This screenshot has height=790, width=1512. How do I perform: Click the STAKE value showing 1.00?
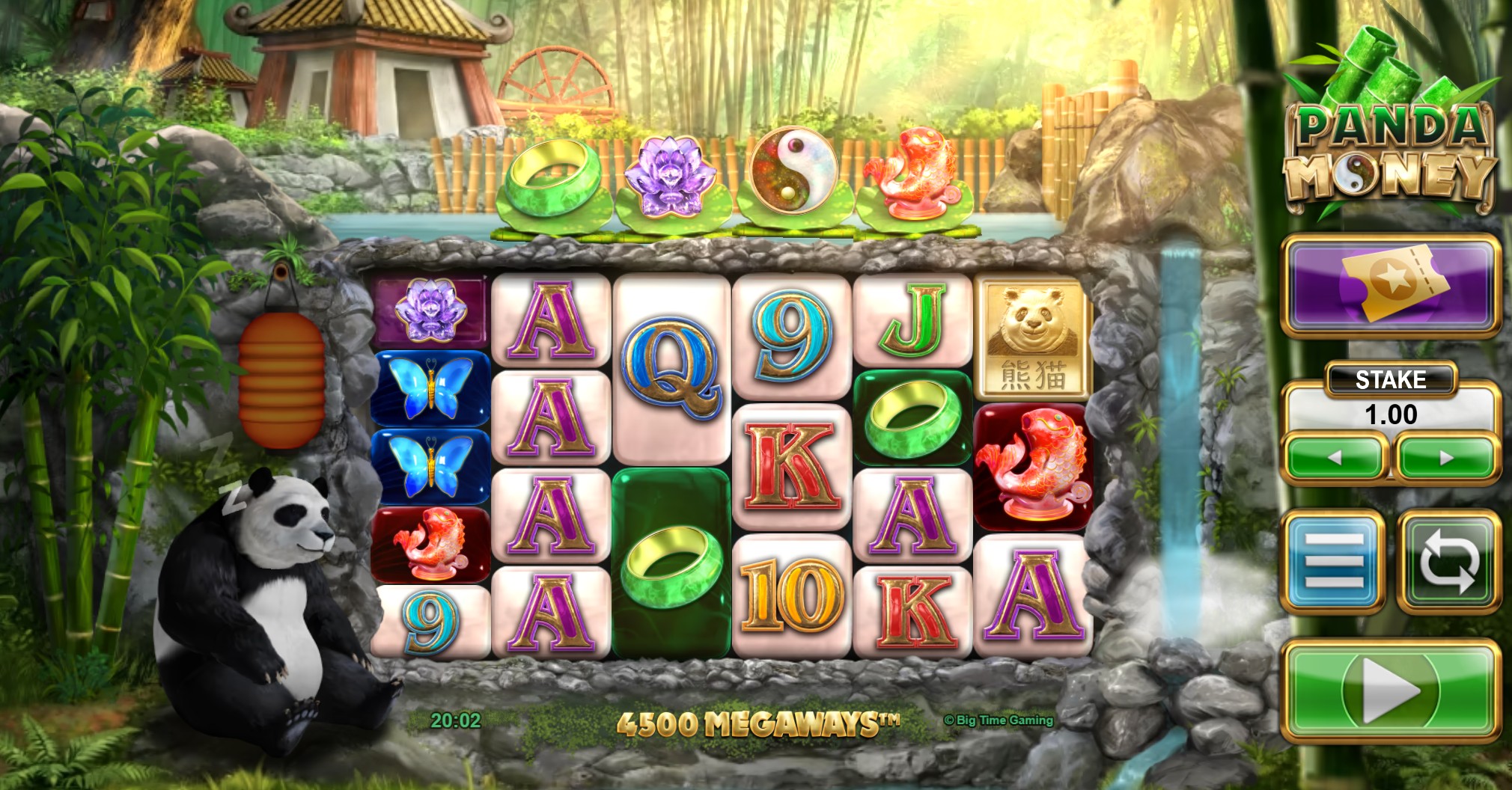click(1390, 413)
